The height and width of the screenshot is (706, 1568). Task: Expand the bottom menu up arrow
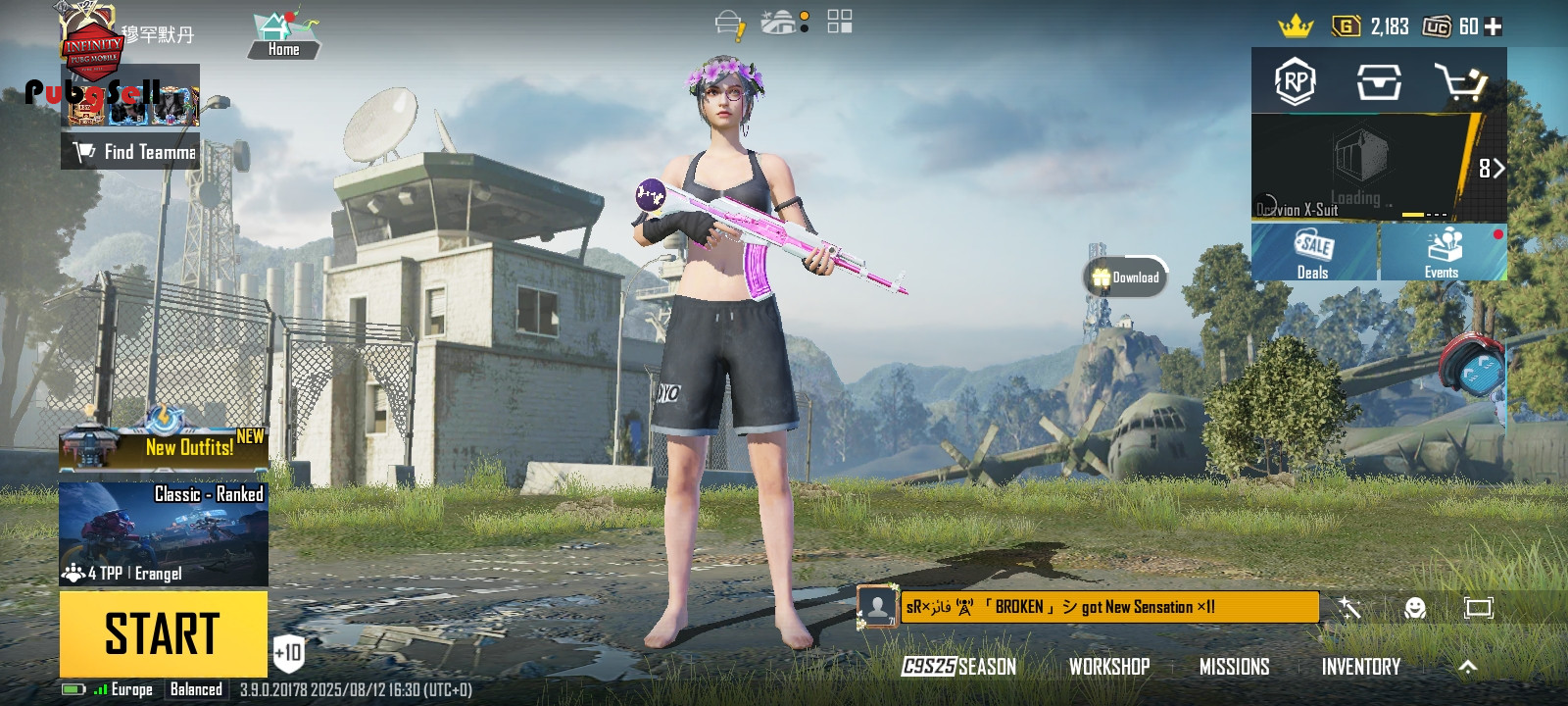1467,667
